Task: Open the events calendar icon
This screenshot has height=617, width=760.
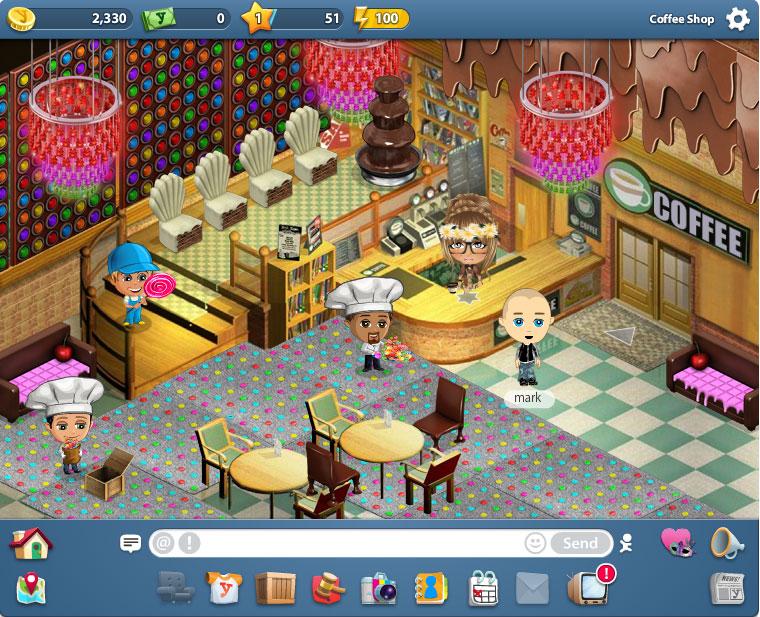Action: [483, 588]
